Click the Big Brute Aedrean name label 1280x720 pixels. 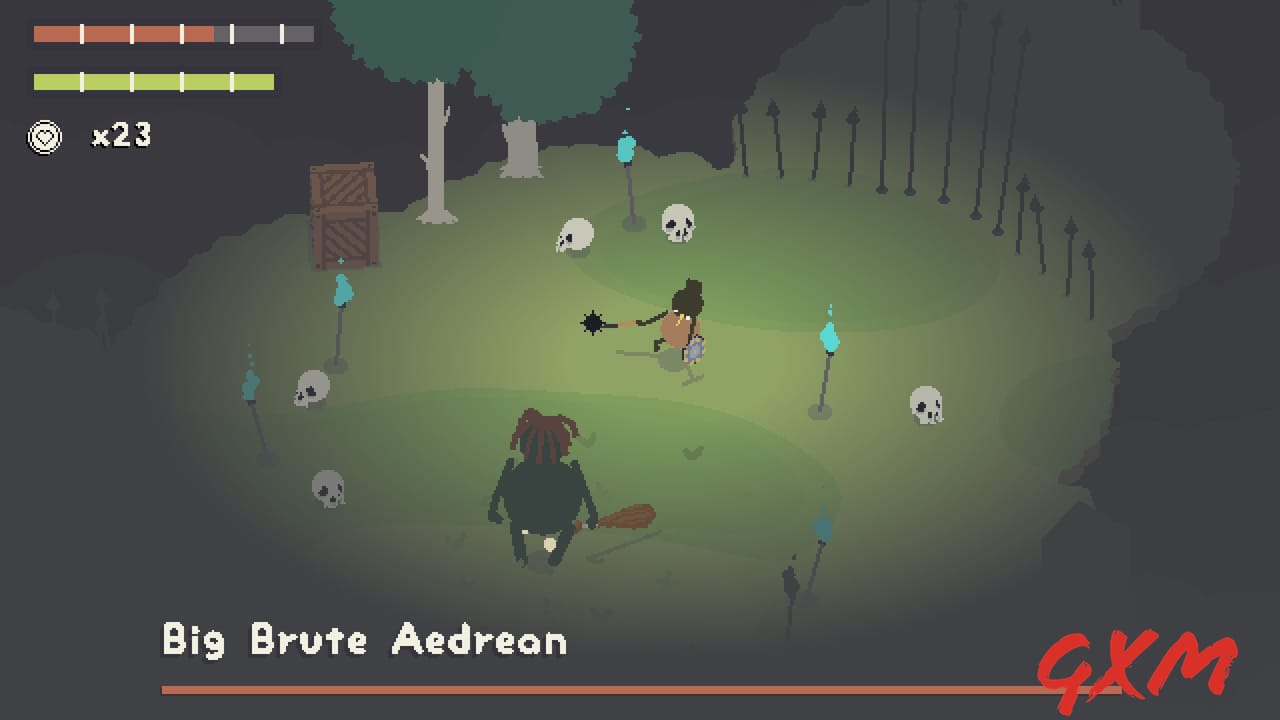click(364, 641)
